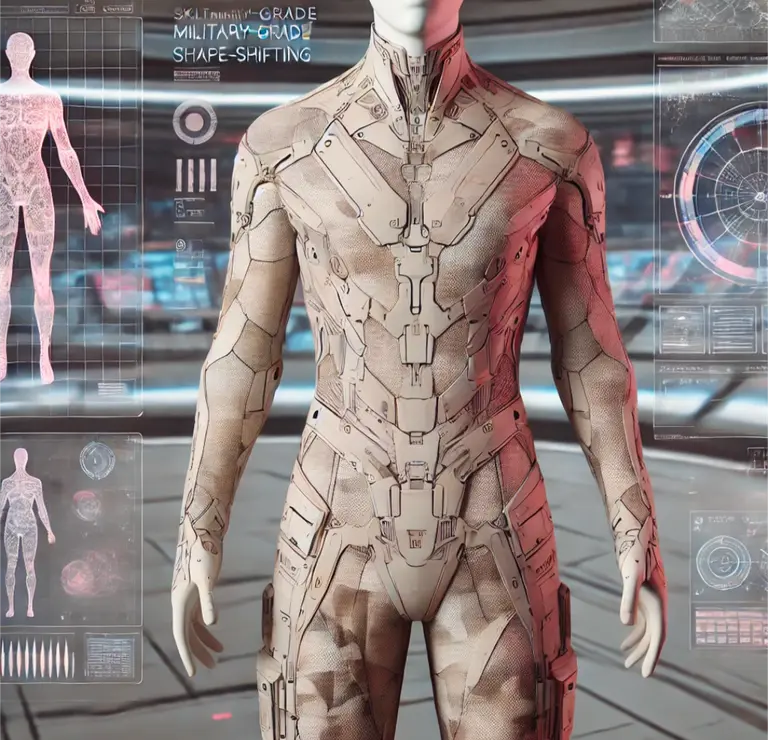Click the white waveform spikes strip
Viewport: 768px width, 740px height.
(38, 657)
